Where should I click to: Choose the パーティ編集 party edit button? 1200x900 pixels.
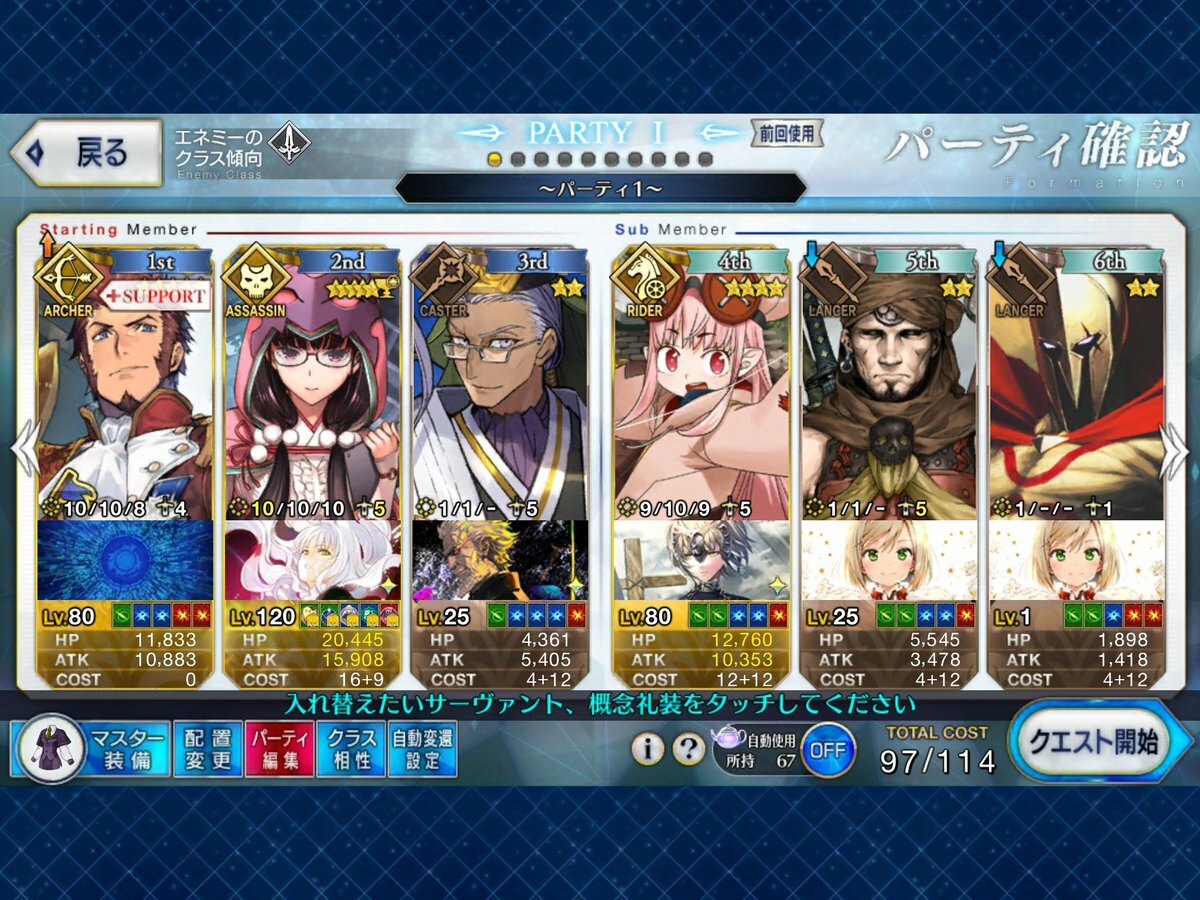pos(279,750)
